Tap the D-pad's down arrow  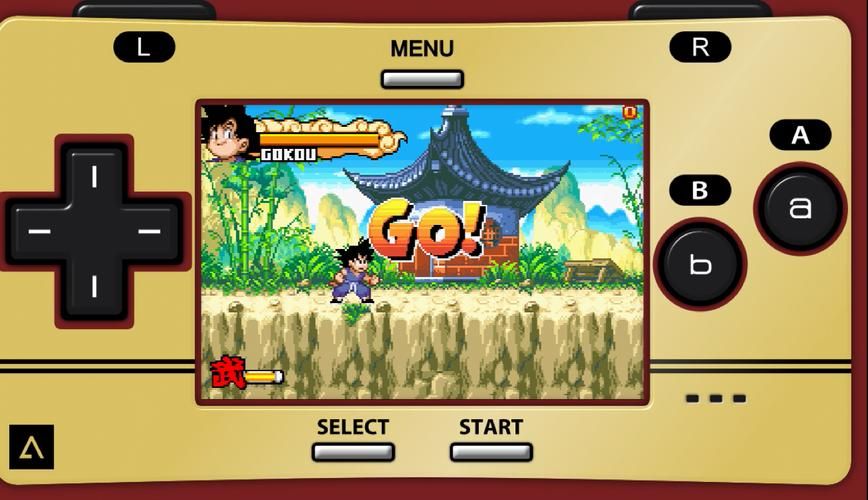click(95, 287)
